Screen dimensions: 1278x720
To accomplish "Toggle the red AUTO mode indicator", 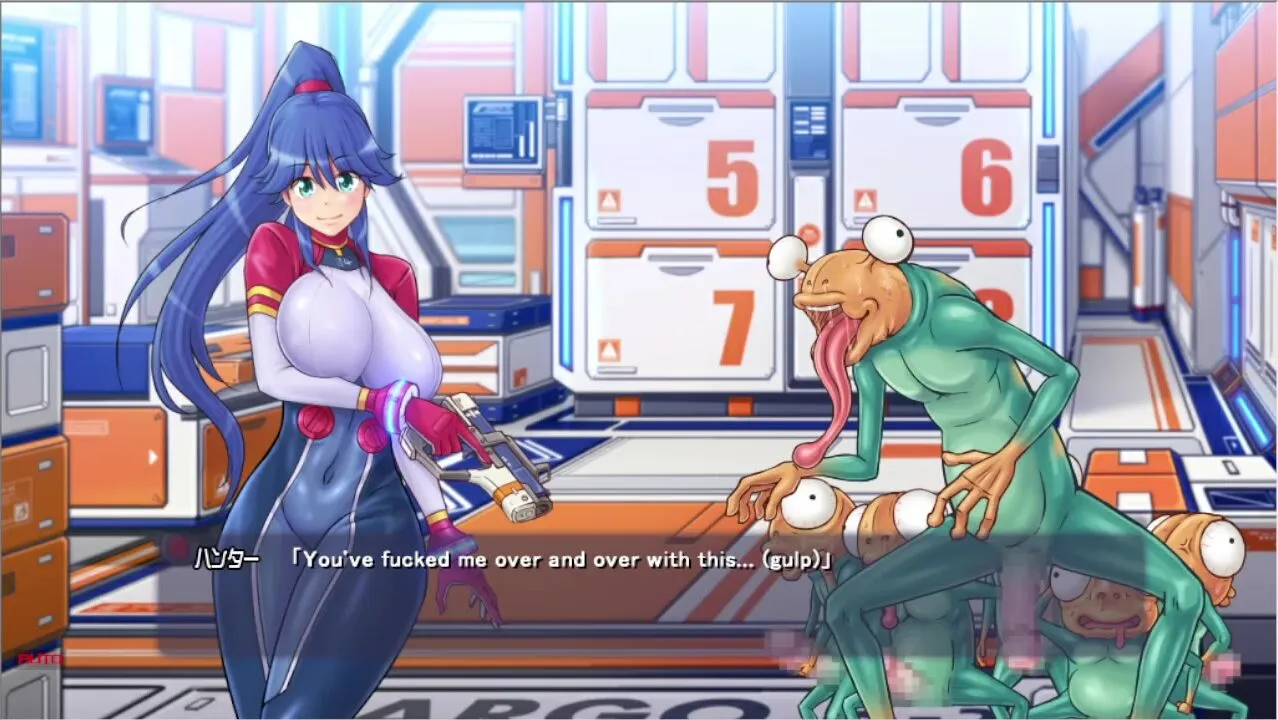I will [x=40, y=659].
